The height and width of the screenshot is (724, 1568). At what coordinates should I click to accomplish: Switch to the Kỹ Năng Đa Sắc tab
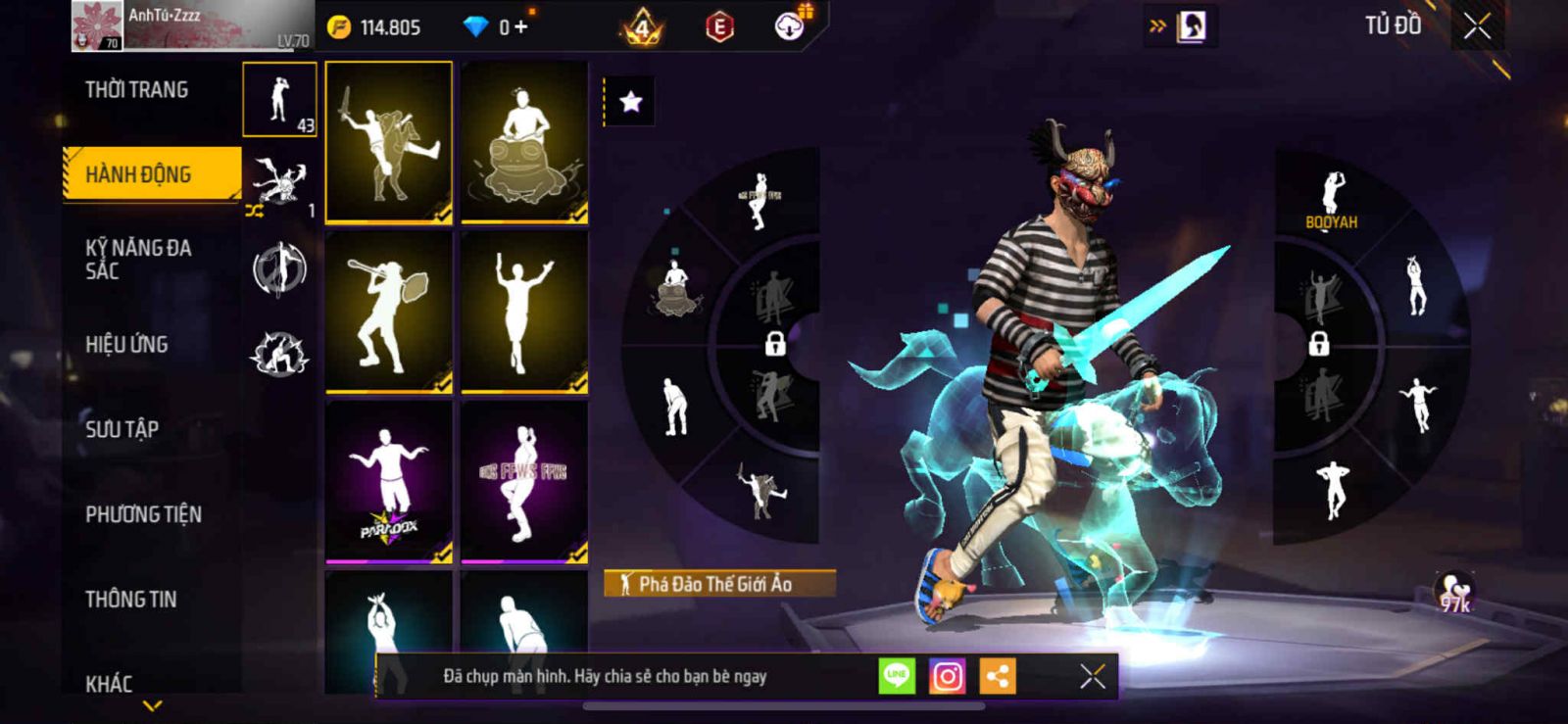(x=138, y=259)
